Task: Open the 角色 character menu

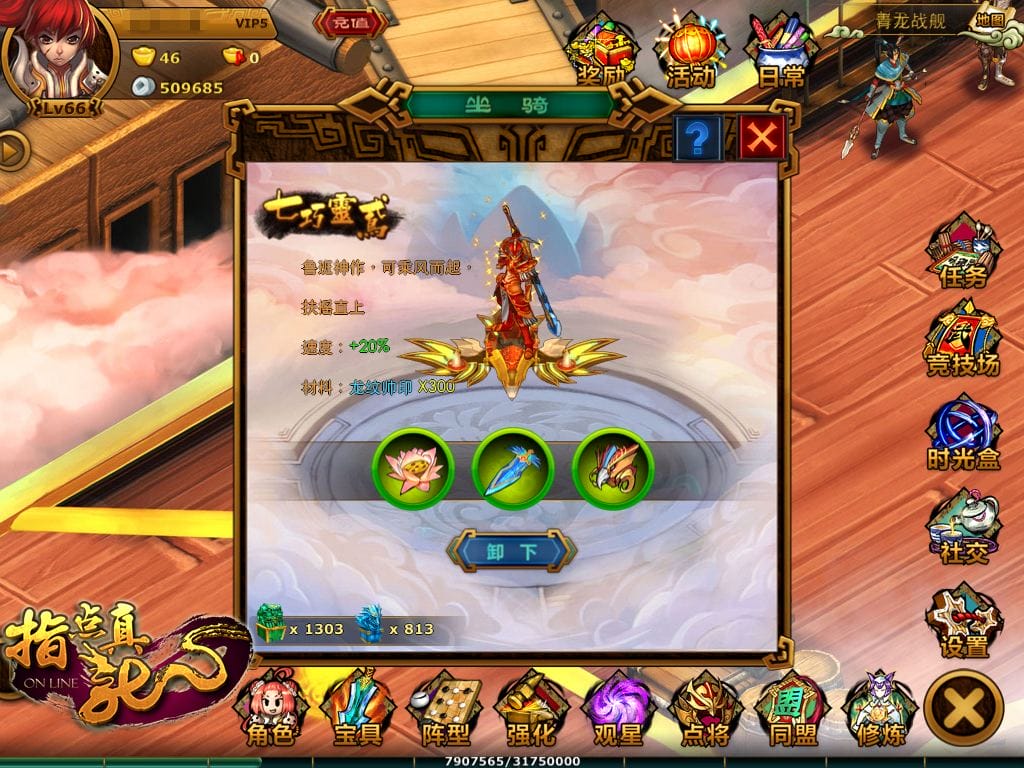Action: pos(269,711)
